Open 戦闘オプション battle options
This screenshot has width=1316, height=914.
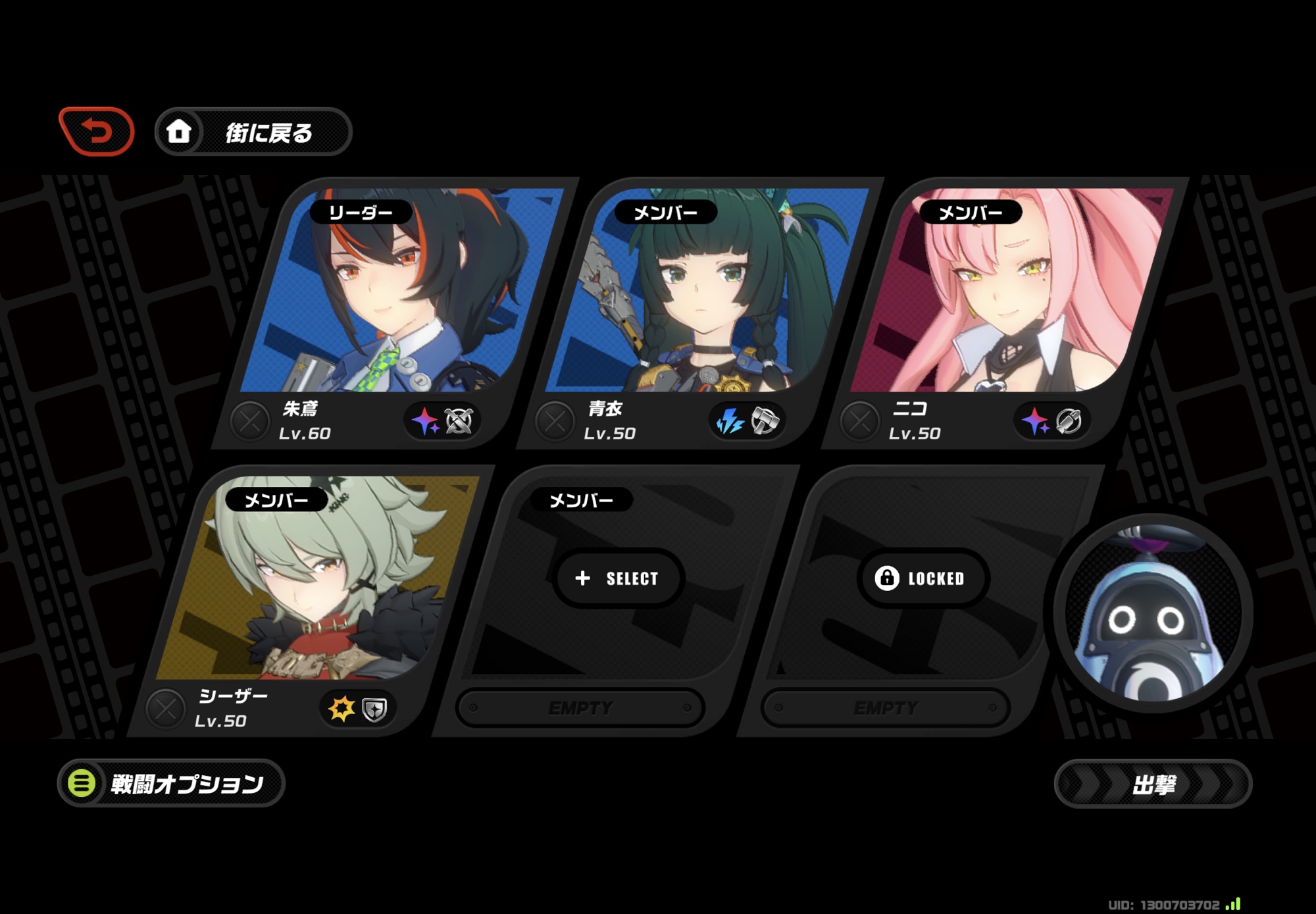(171, 783)
